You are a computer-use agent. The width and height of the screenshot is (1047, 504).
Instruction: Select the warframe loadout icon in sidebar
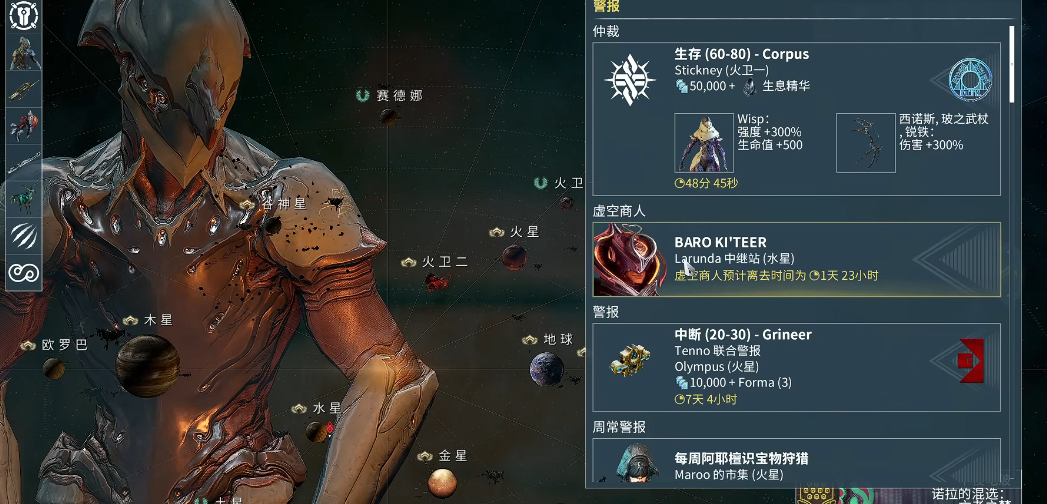(x=24, y=54)
